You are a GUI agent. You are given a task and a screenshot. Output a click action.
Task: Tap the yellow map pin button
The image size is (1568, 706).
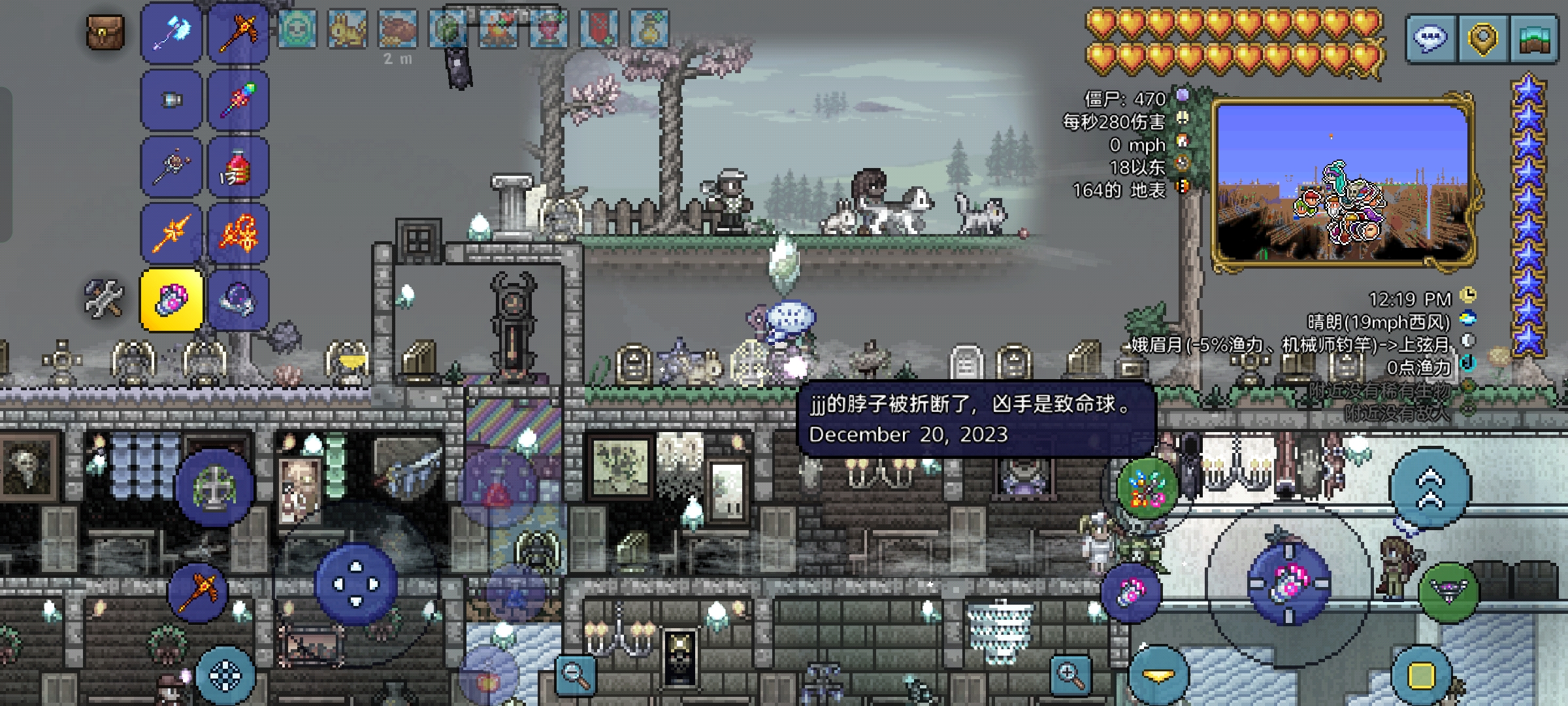(x=1482, y=39)
